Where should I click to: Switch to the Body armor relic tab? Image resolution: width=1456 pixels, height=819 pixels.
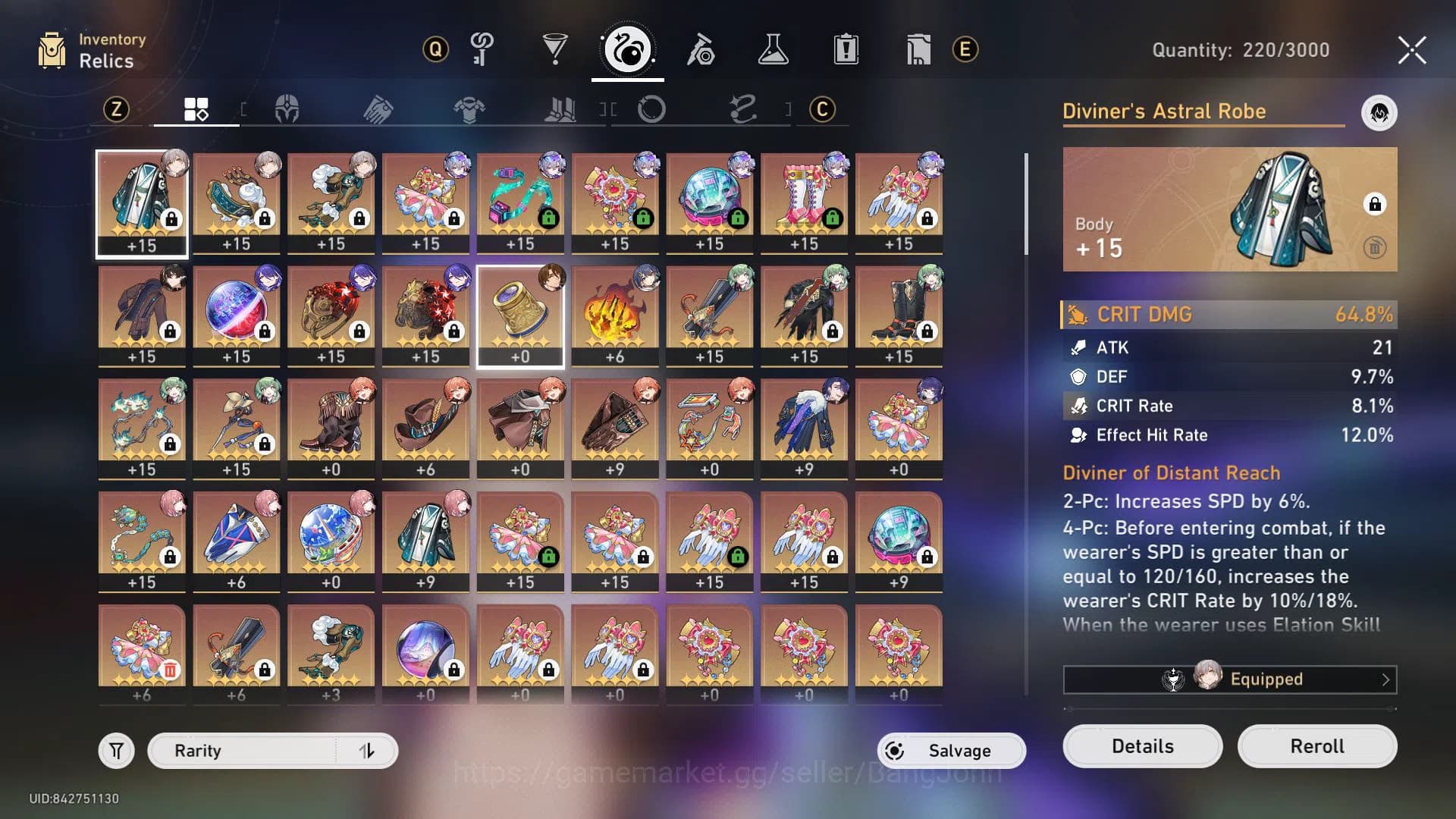tap(469, 110)
